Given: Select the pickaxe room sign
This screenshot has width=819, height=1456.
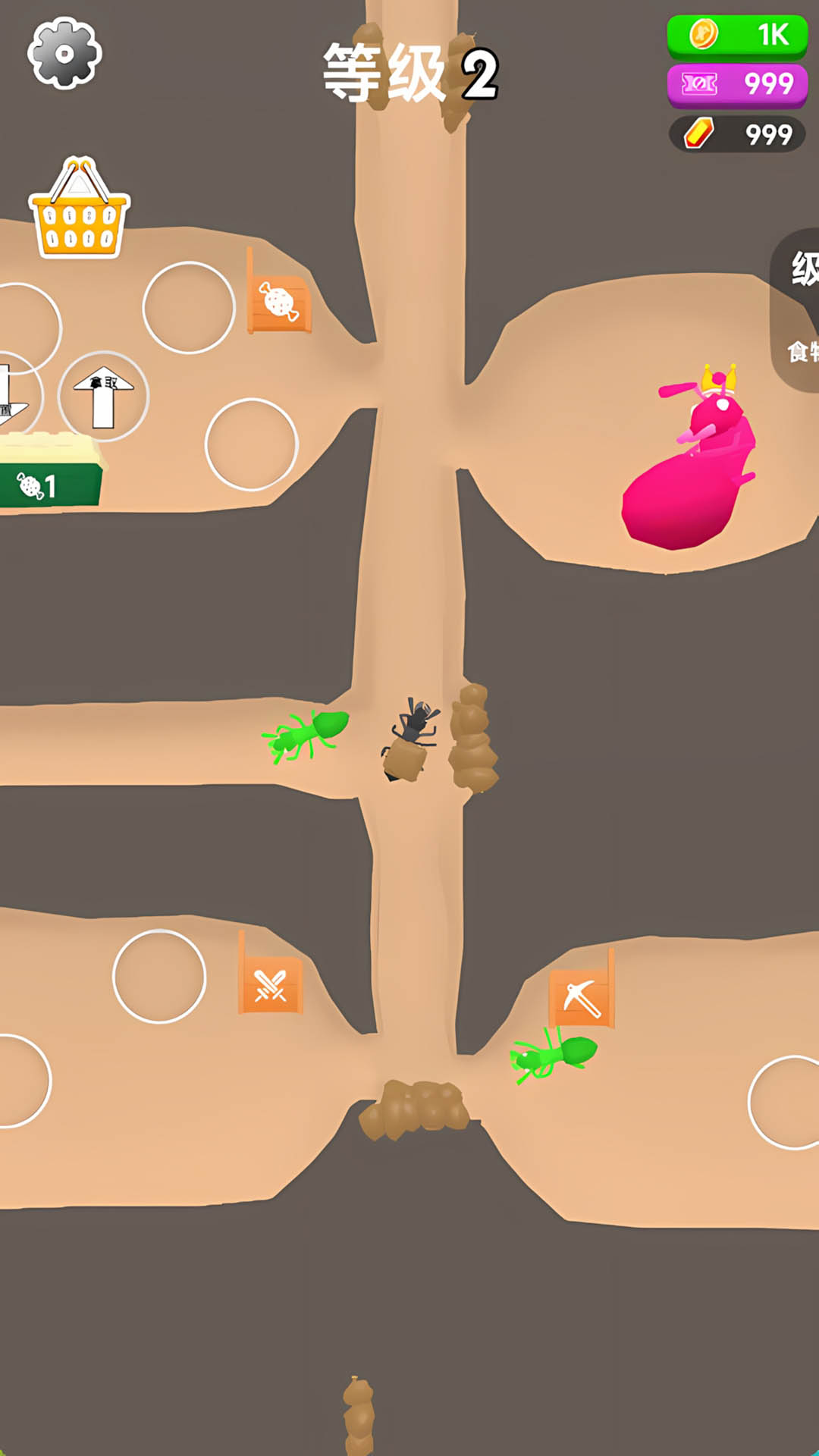Looking at the screenshot, I should click(x=582, y=996).
